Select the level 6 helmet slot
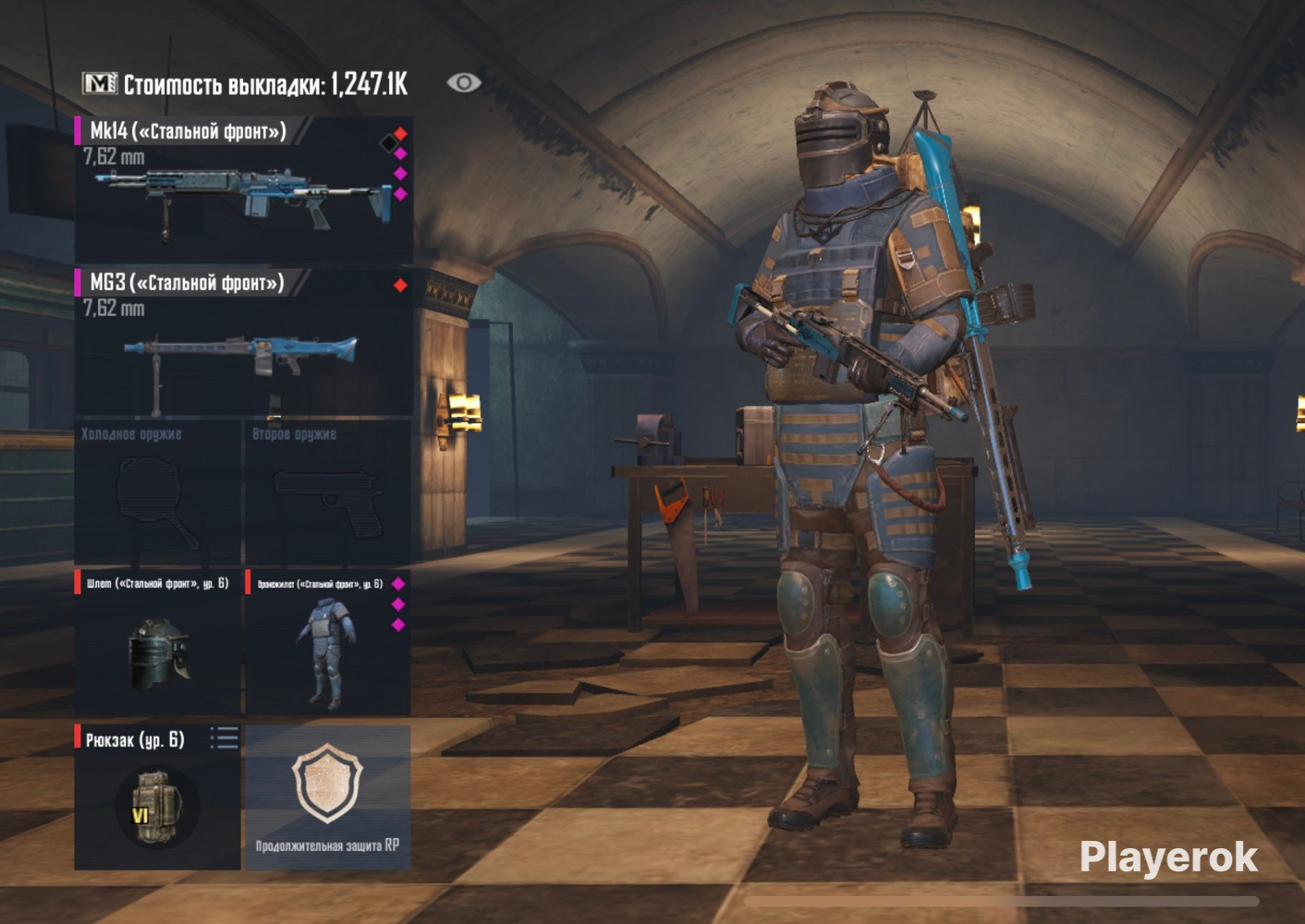1305x924 pixels. 157,644
